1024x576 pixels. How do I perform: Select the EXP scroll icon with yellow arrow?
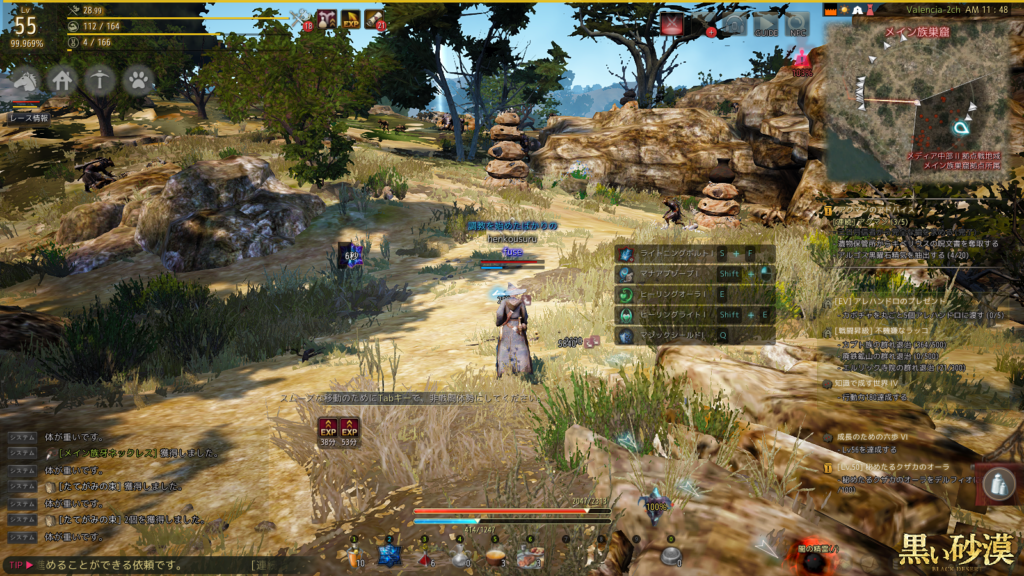click(351, 19)
